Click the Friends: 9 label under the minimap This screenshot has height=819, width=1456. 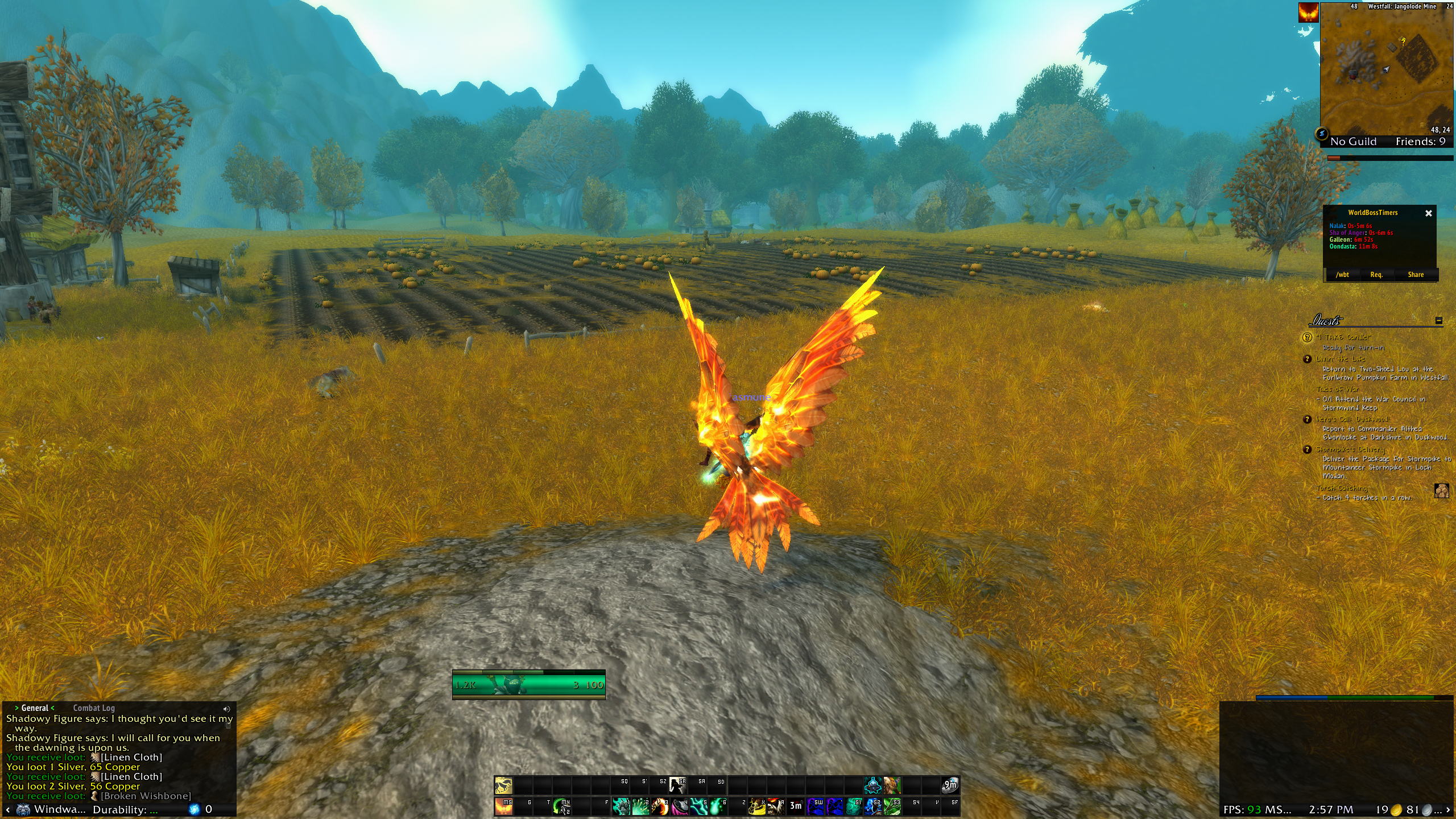(x=1420, y=142)
